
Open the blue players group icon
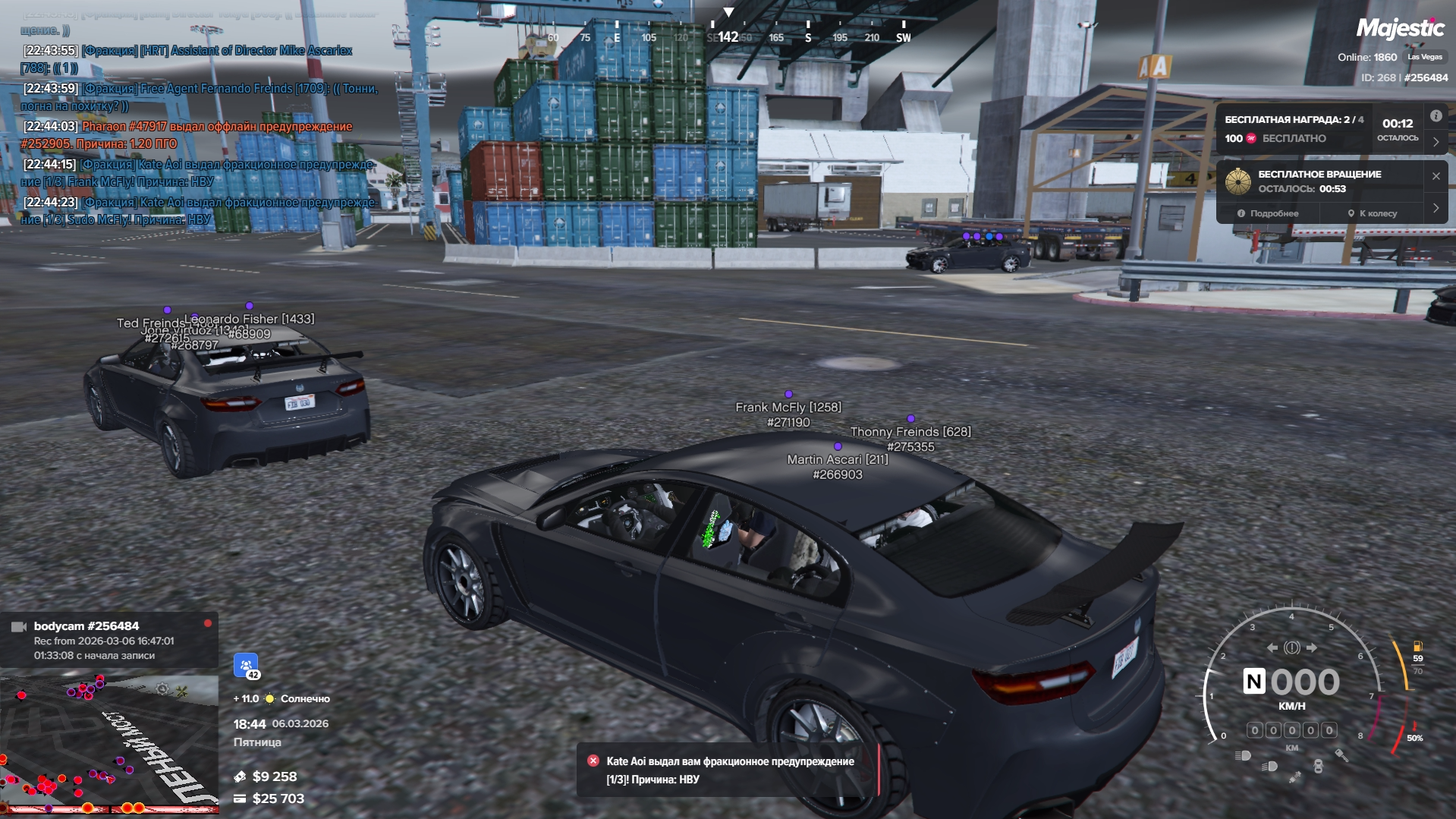[246, 666]
